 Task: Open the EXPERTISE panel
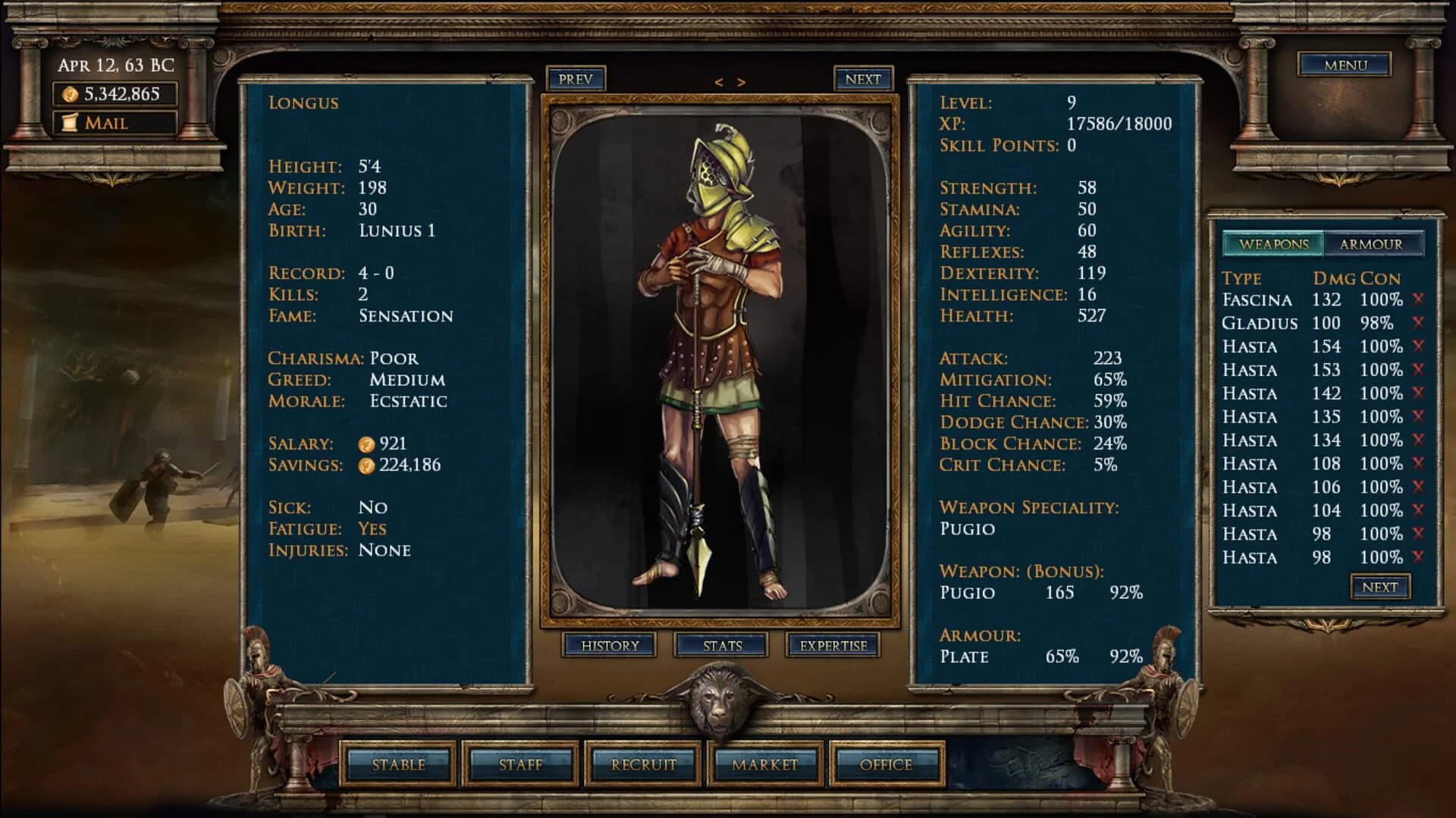coord(833,645)
